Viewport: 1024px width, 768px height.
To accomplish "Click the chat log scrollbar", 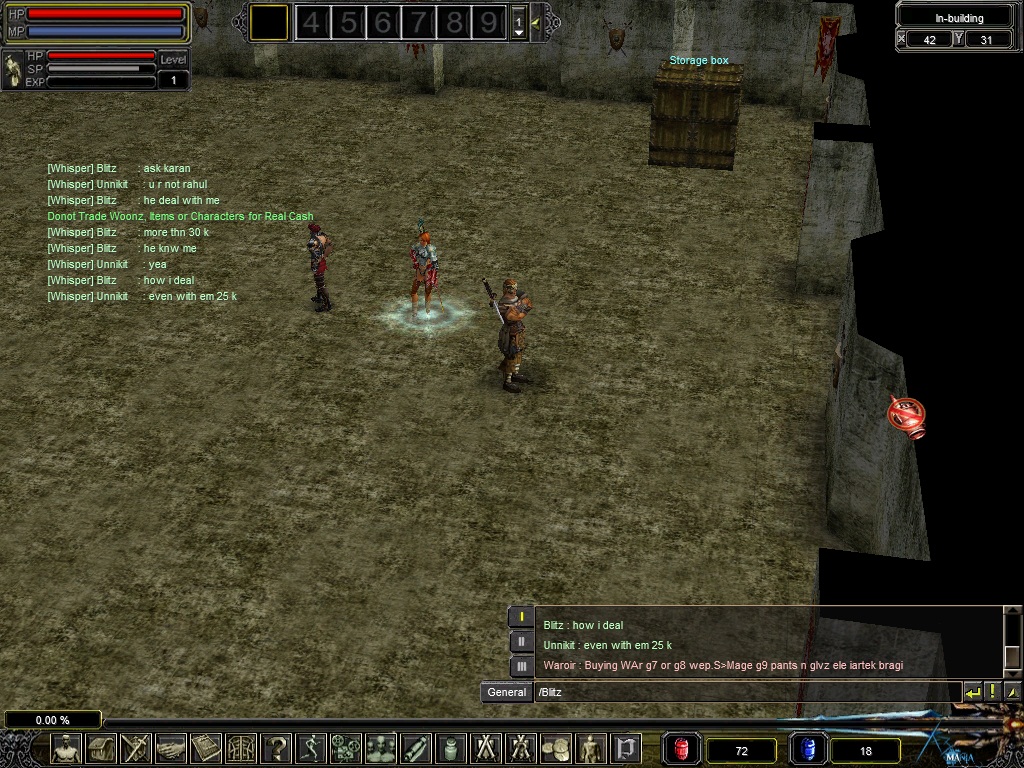I will click(1010, 642).
